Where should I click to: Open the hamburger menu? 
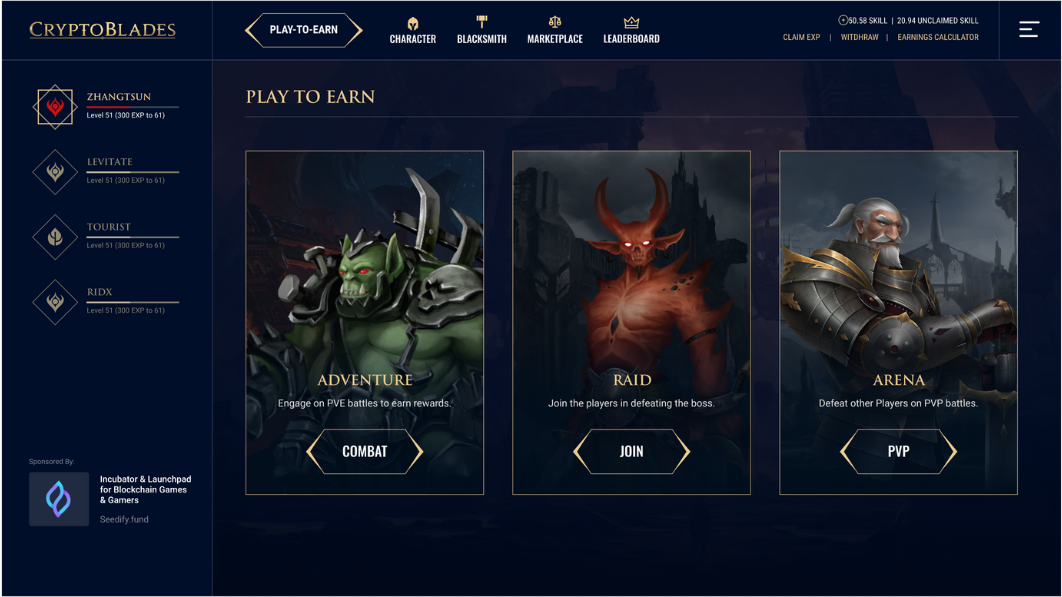tap(1029, 30)
